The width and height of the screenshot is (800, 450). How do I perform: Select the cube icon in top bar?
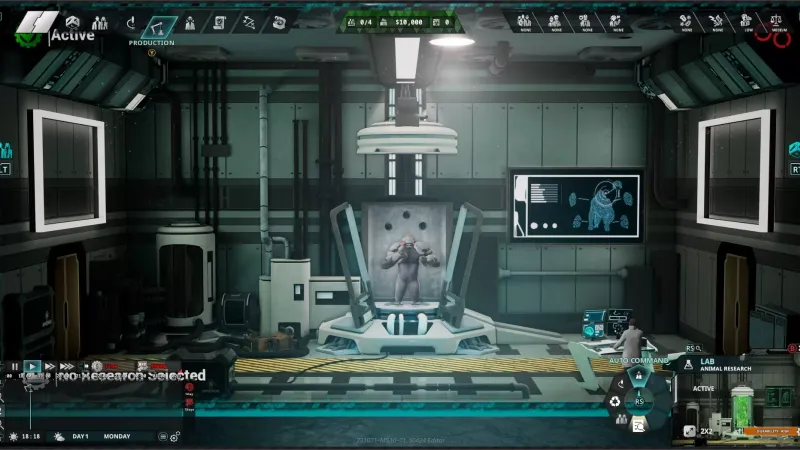coord(72,21)
